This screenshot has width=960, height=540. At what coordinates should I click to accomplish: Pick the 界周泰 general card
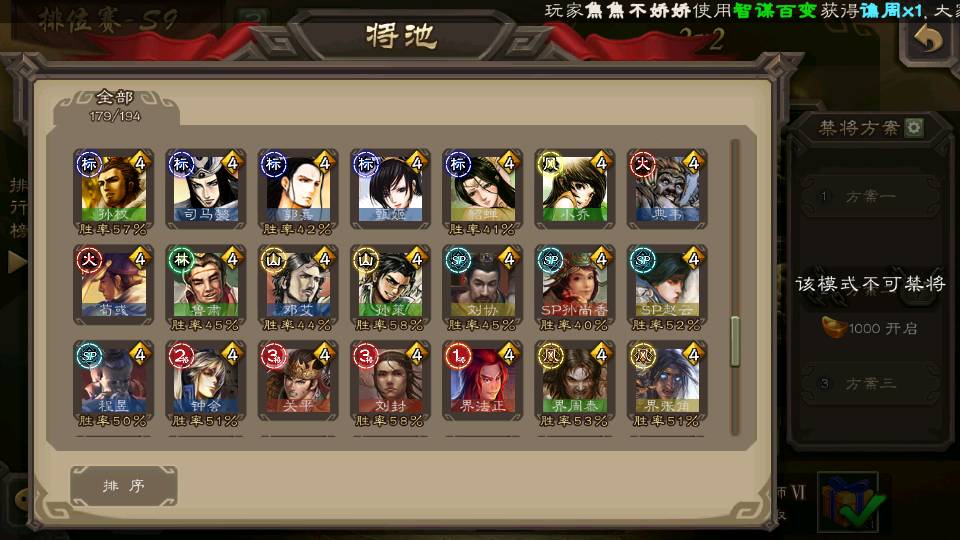(x=574, y=382)
